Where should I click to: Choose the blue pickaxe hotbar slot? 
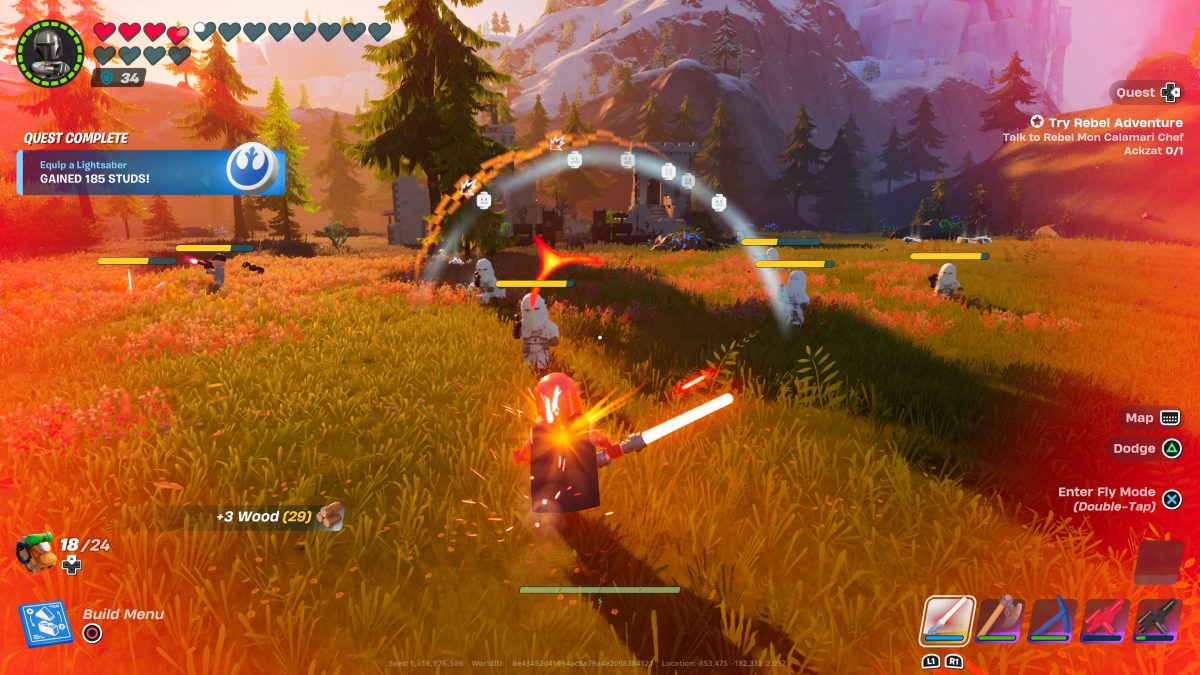(x=1051, y=619)
